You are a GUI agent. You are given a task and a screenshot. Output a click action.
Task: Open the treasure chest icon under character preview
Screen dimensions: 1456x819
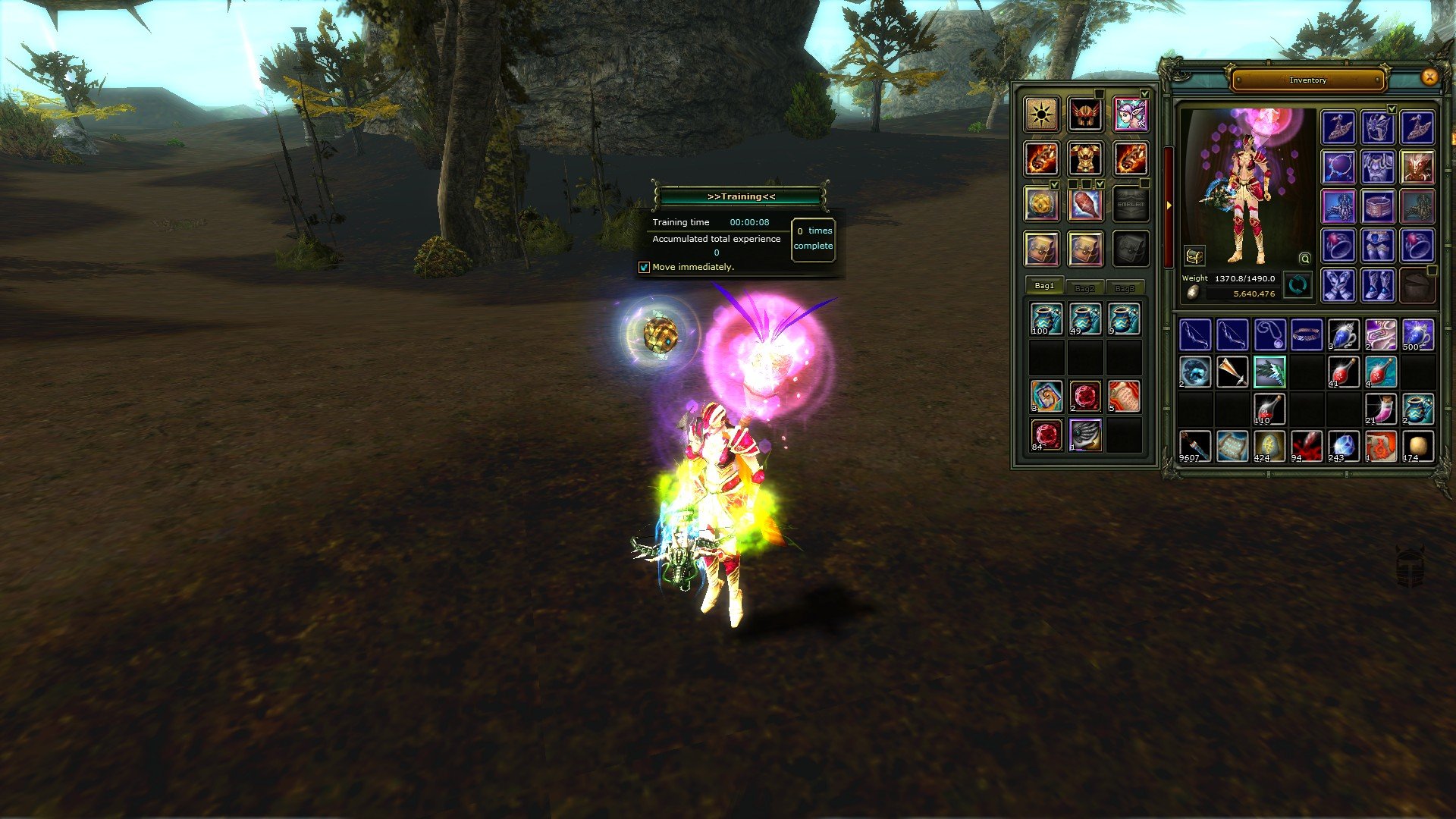(1194, 256)
